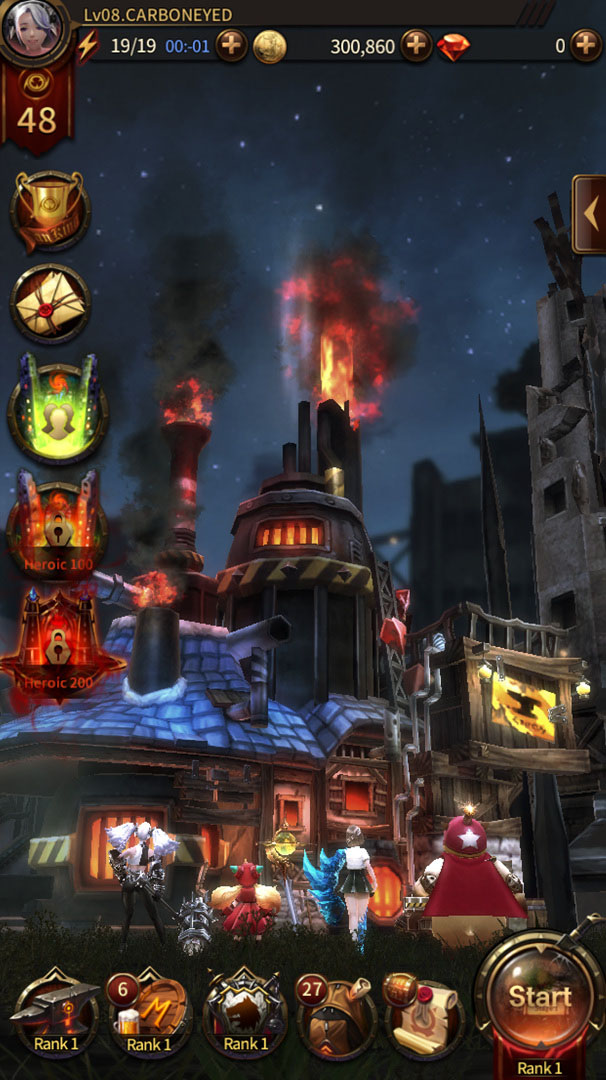The width and height of the screenshot is (606, 1080).
Task: Open the gold trophy ranking icon
Action: (x=50, y=211)
